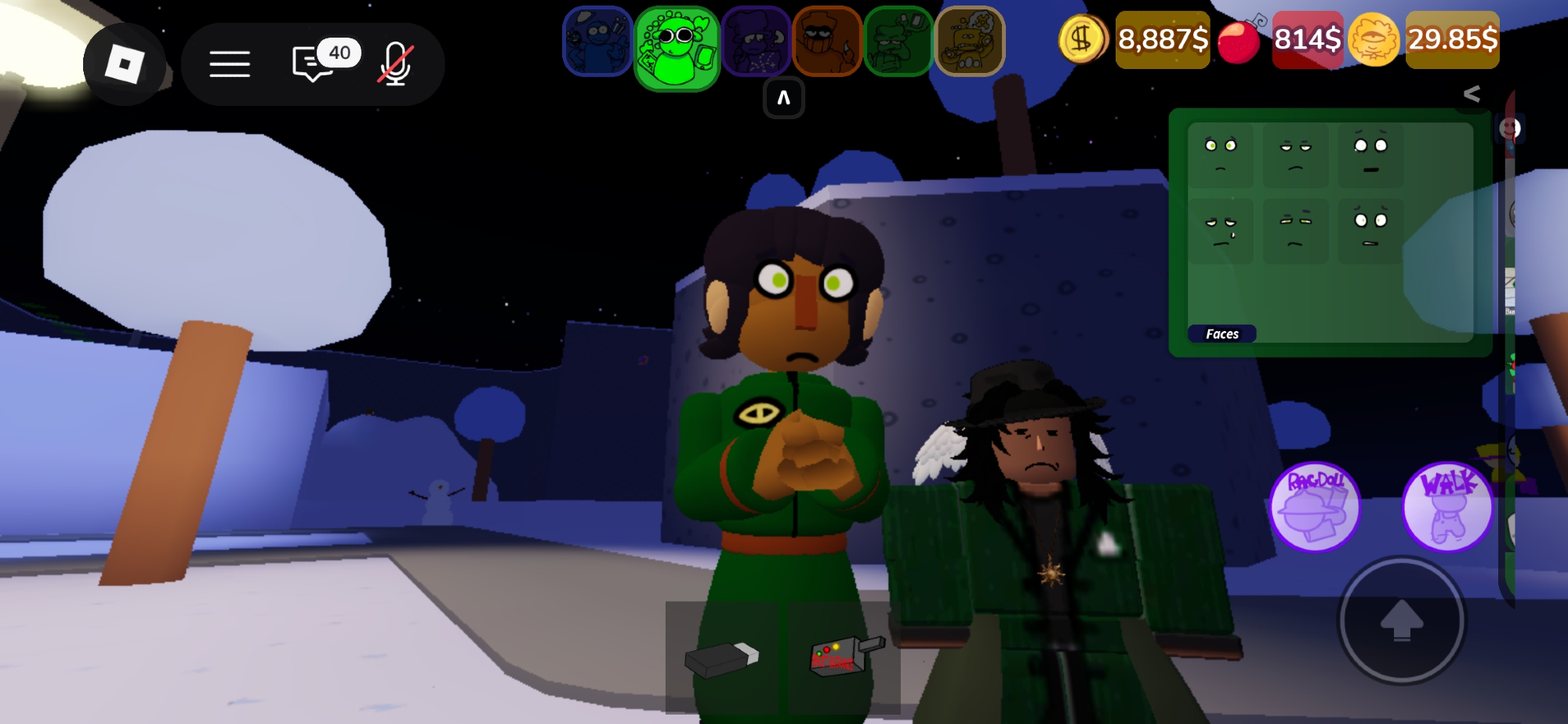Activate the Ragdoll button
Image resolution: width=1568 pixels, height=724 pixels.
click(1315, 506)
